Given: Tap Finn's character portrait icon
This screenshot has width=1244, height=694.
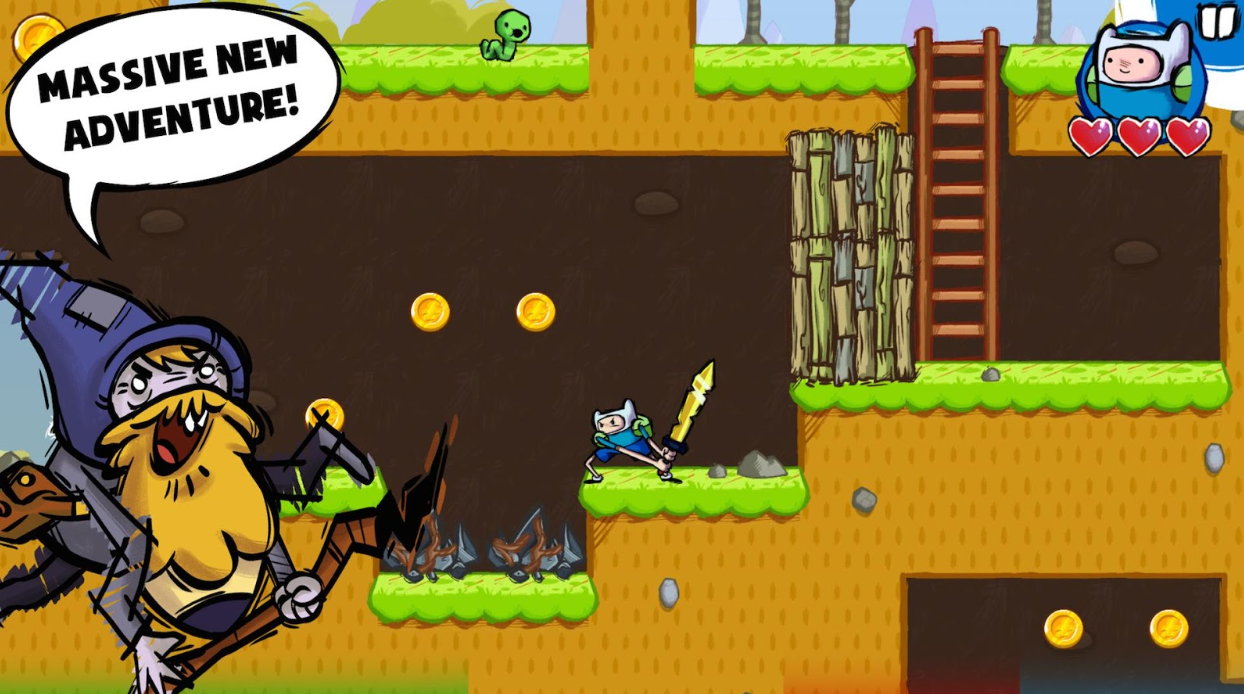Looking at the screenshot, I should (1141, 70).
